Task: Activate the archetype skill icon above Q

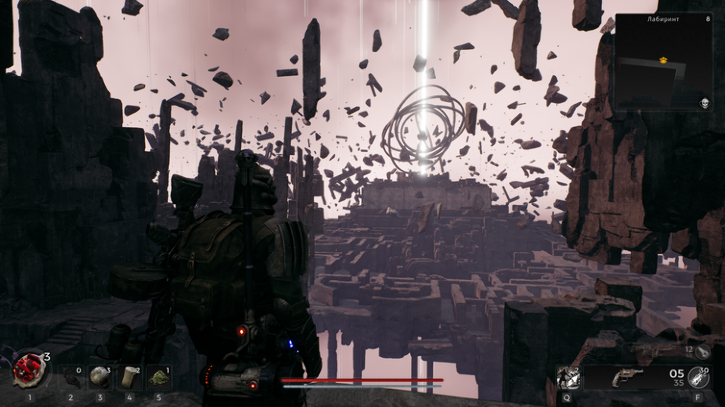Action: 567,377
